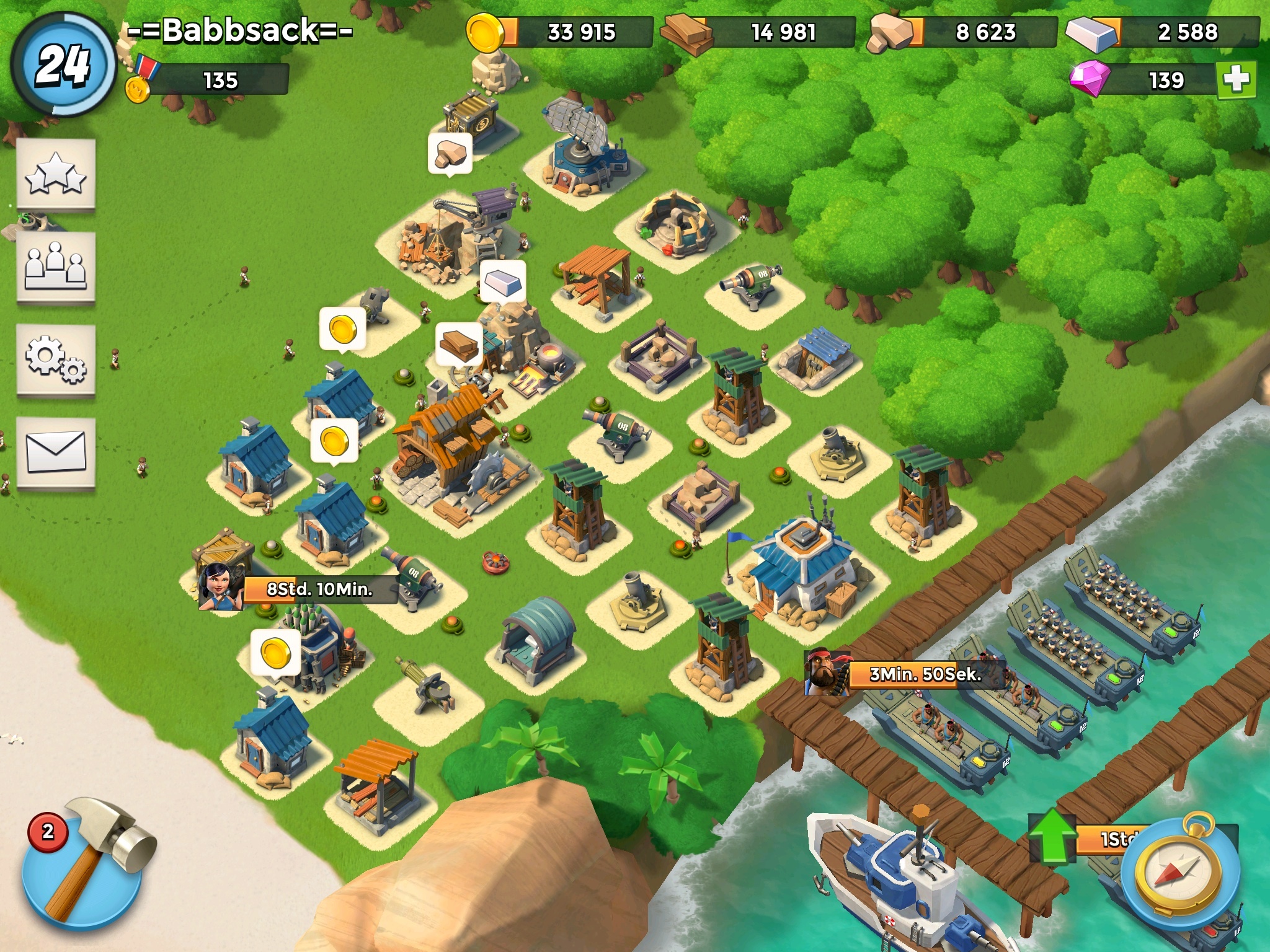1270x952 pixels.
Task: Tap the green plus to buy diamonds
Action: coord(1236,80)
